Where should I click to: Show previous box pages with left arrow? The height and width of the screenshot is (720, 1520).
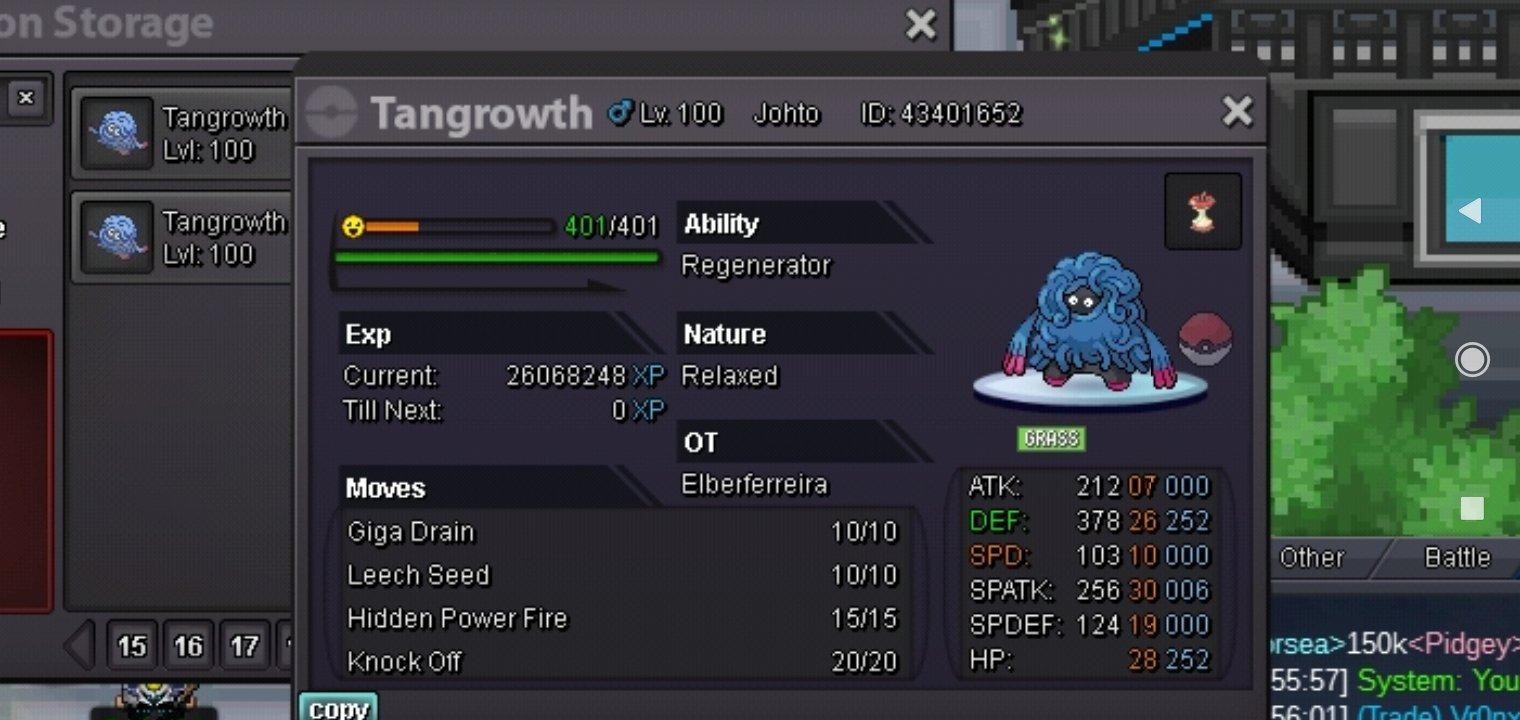click(x=80, y=645)
